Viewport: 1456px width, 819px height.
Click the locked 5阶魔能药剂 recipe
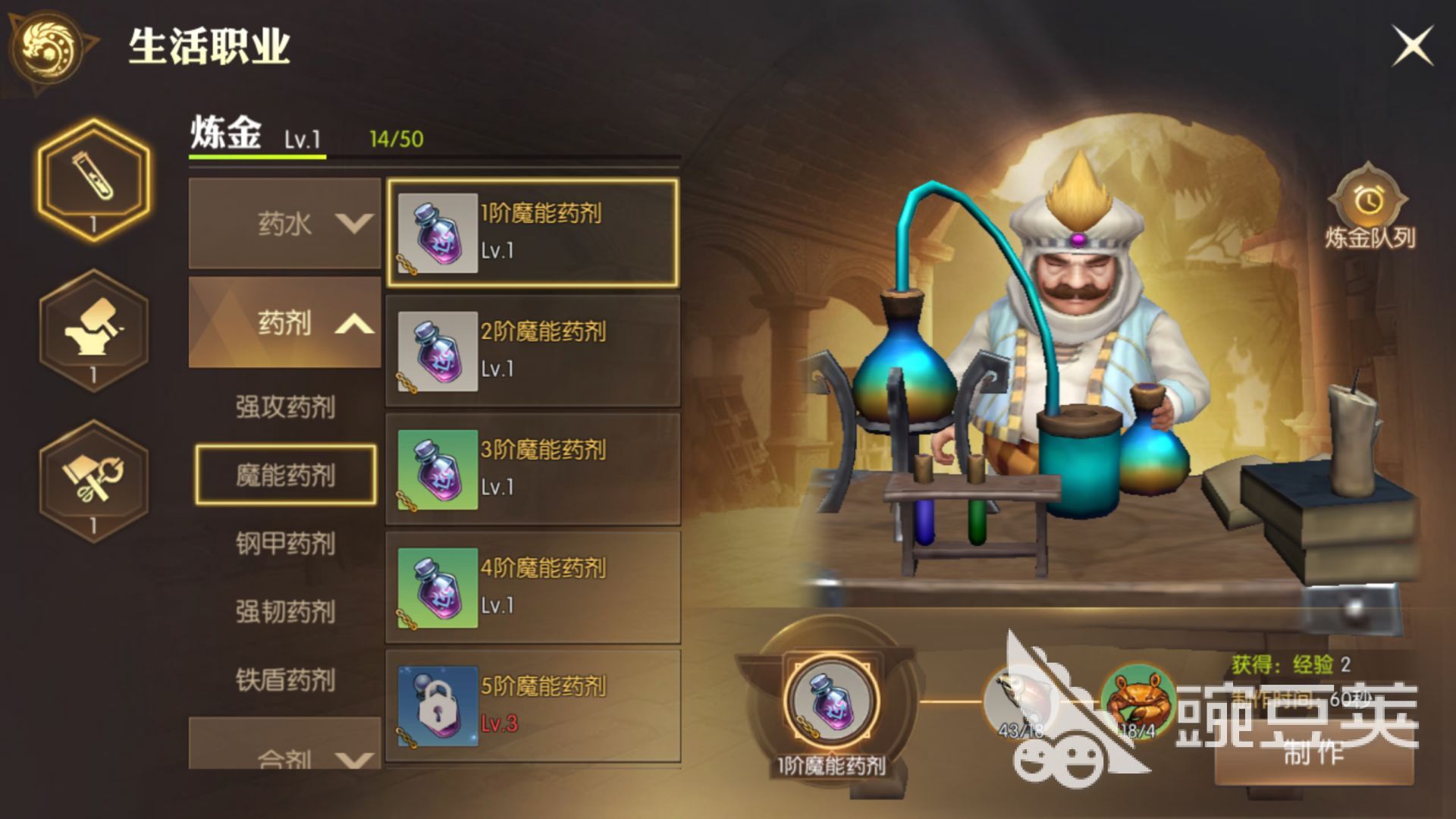(x=532, y=705)
